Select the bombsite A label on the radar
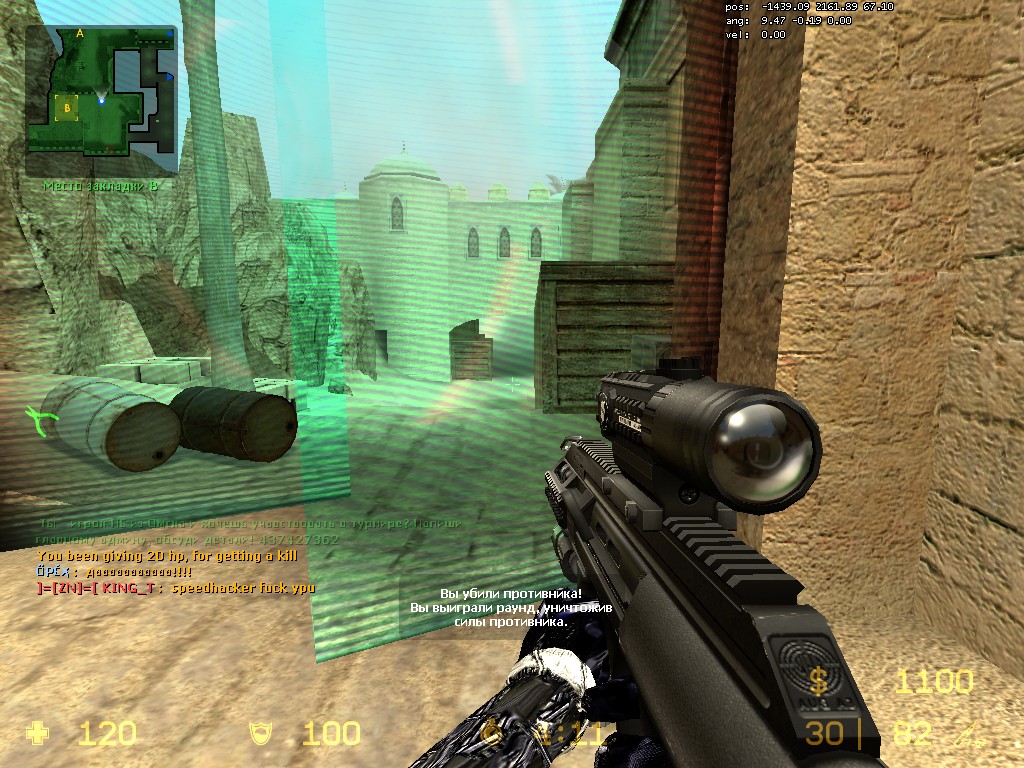Image resolution: width=1024 pixels, height=768 pixels. point(79,33)
